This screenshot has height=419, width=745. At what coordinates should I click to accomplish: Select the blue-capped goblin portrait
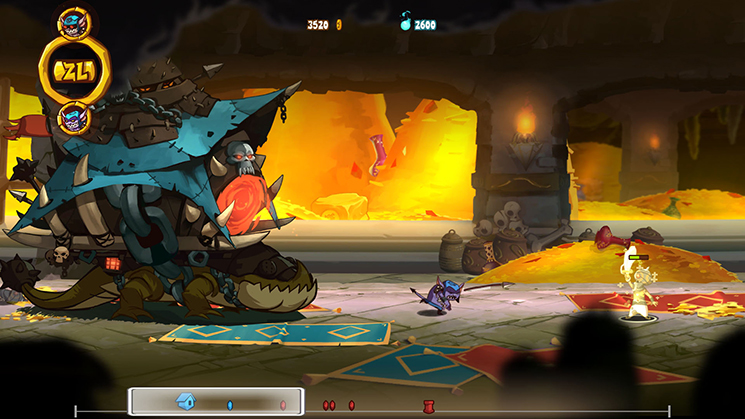point(72,21)
